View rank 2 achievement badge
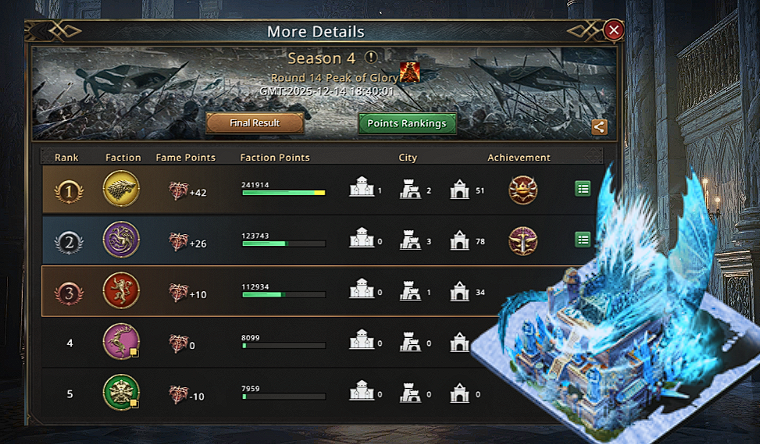 tap(521, 240)
